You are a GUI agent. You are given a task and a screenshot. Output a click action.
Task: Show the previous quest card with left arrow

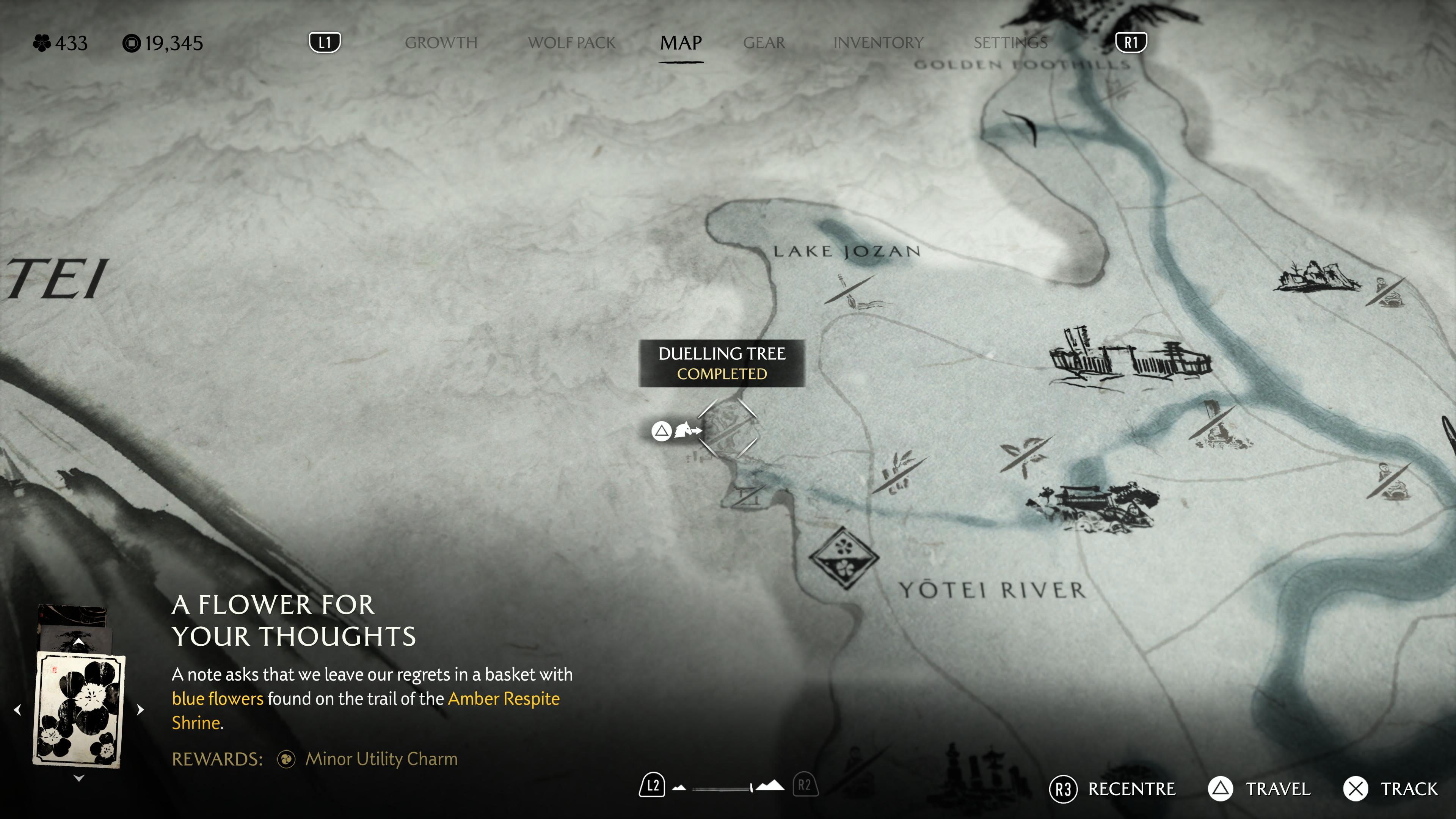[17, 709]
